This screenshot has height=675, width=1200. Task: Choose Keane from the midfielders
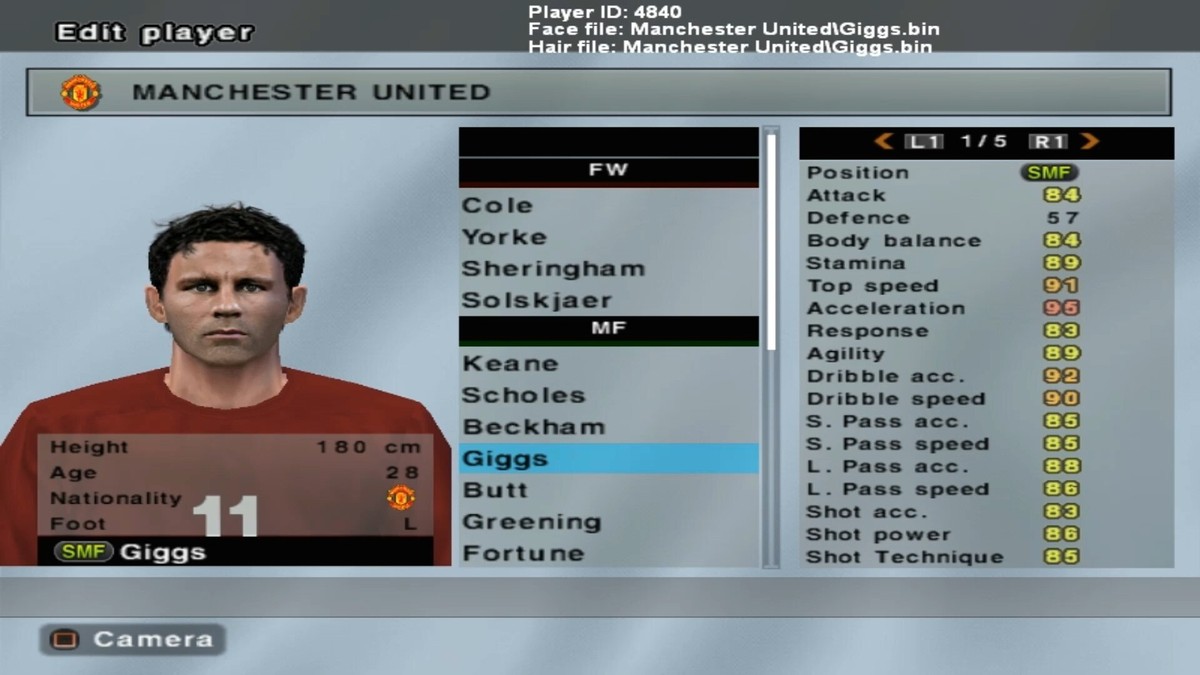(x=510, y=363)
